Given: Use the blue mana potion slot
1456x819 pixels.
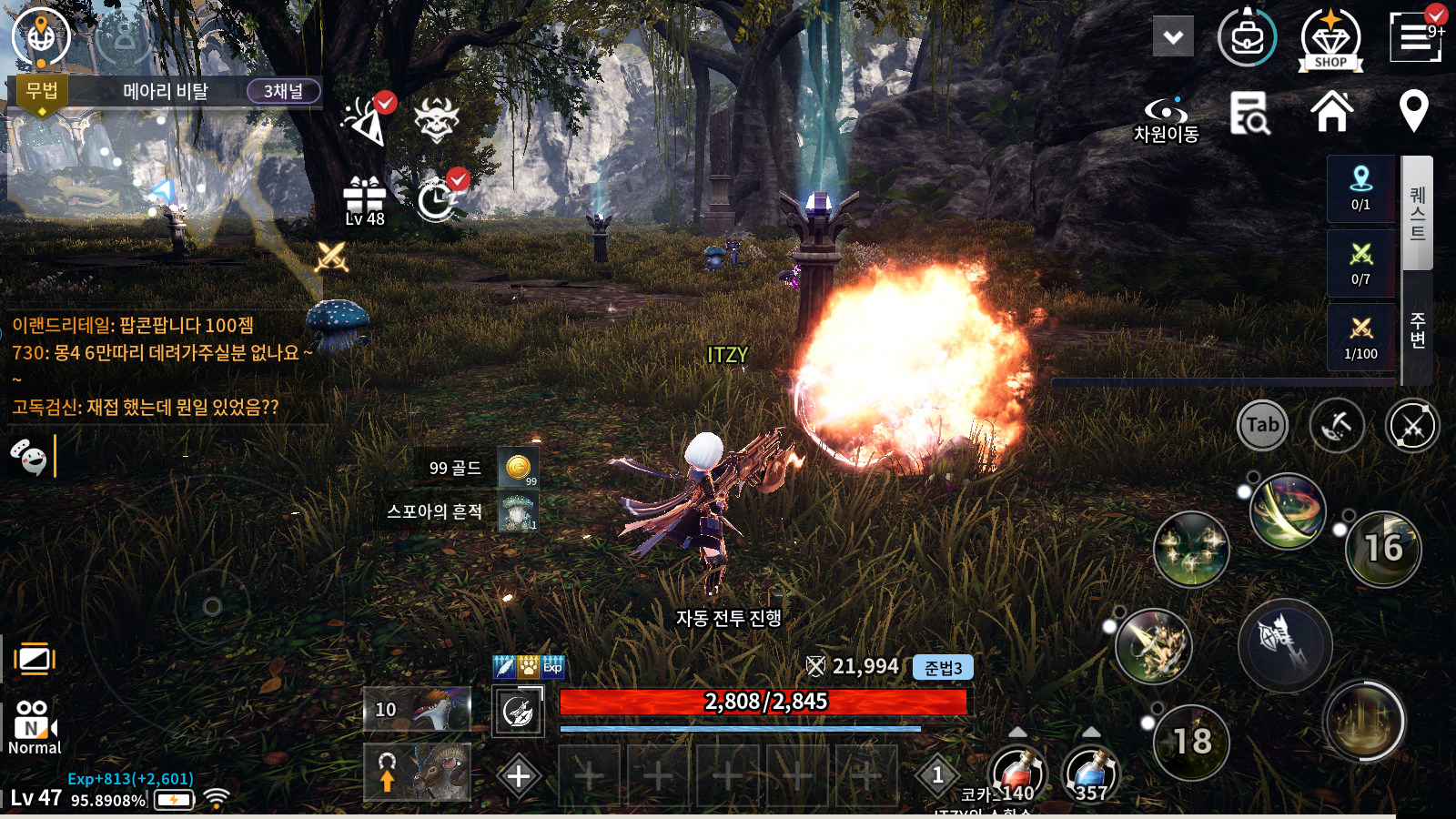Looking at the screenshot, I should 1090,774.
